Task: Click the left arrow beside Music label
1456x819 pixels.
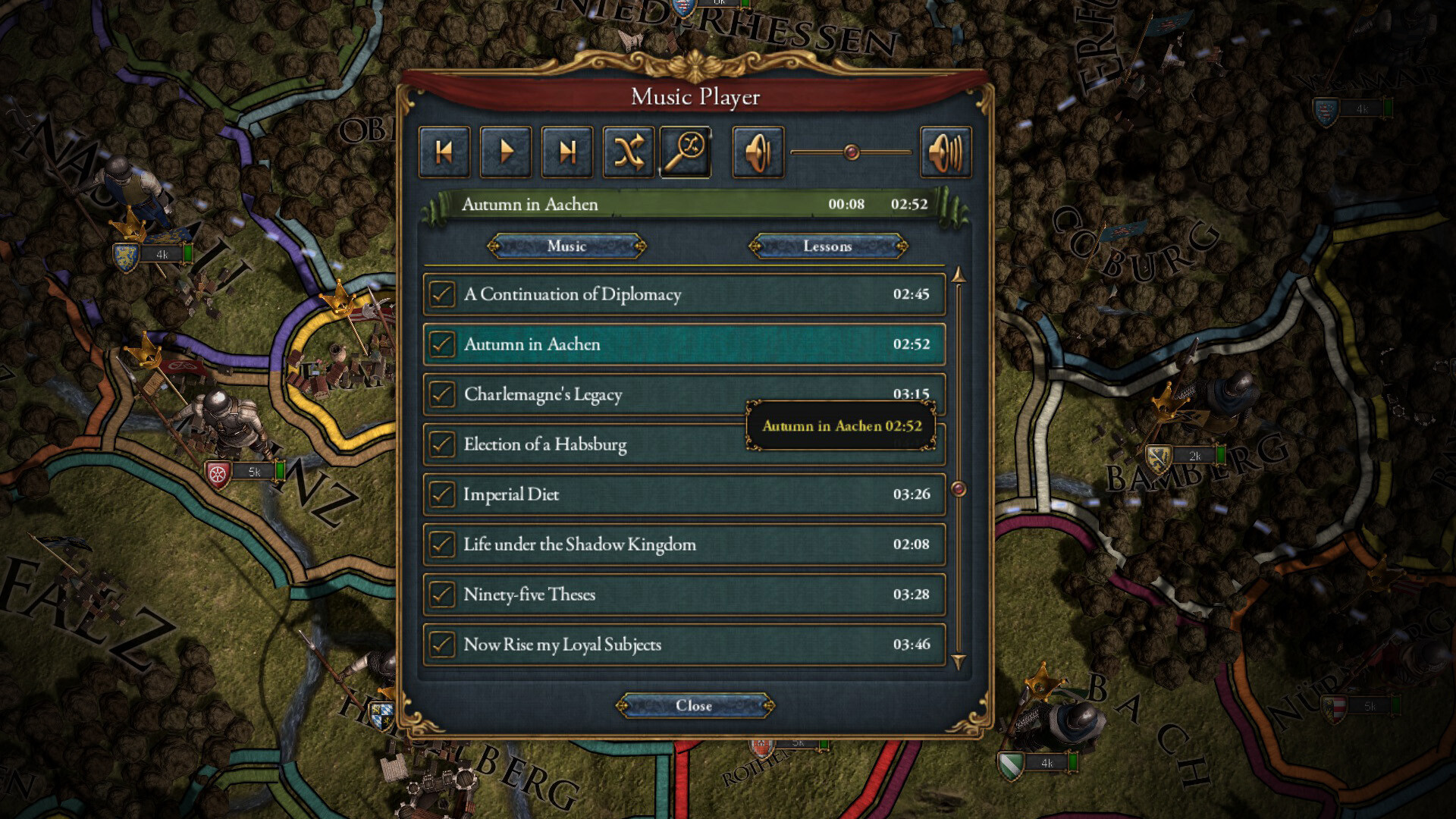Action: pyautogui.click(x=495, y=246)
